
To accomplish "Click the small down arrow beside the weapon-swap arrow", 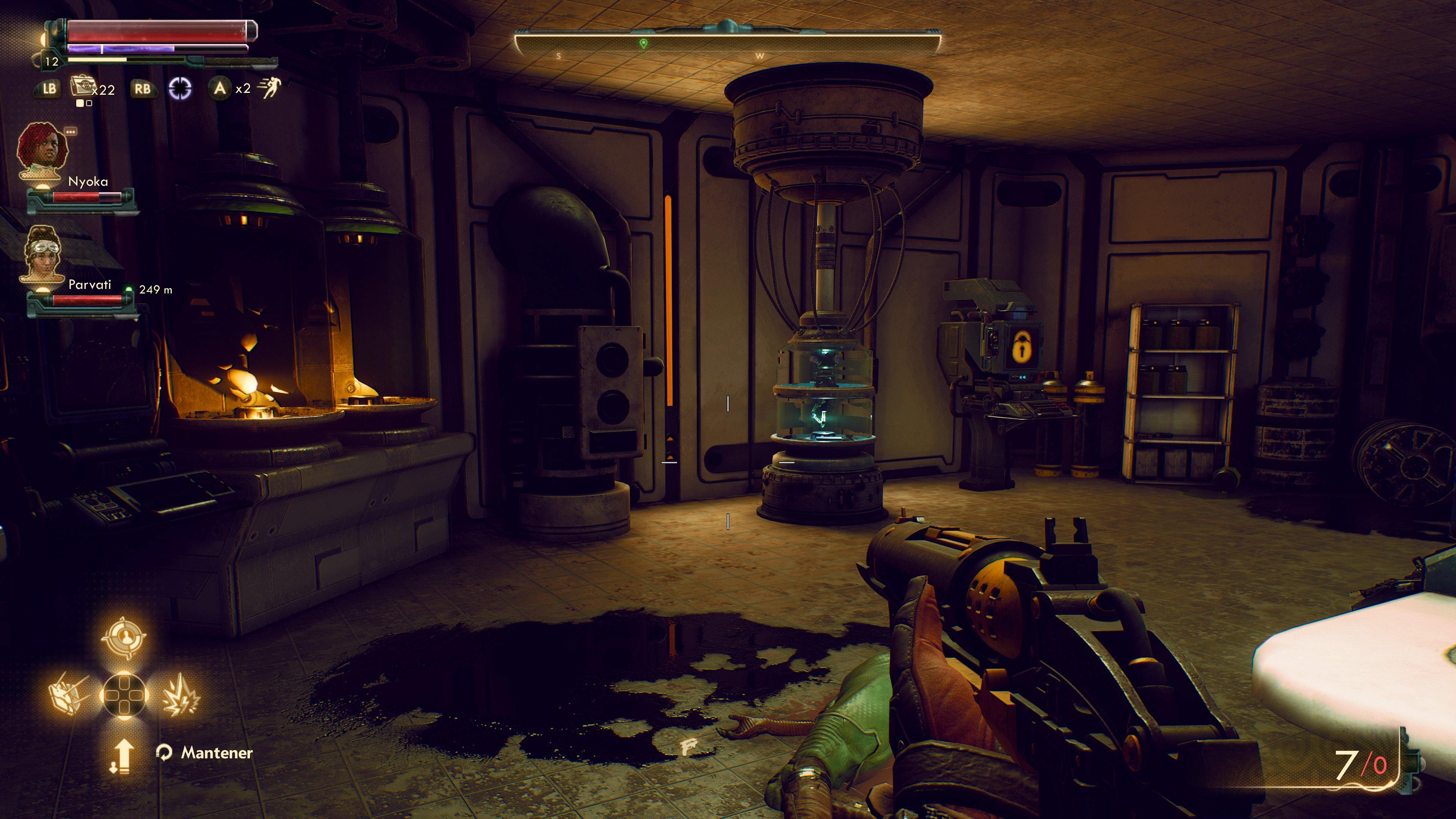I will (x=113, y=769).
